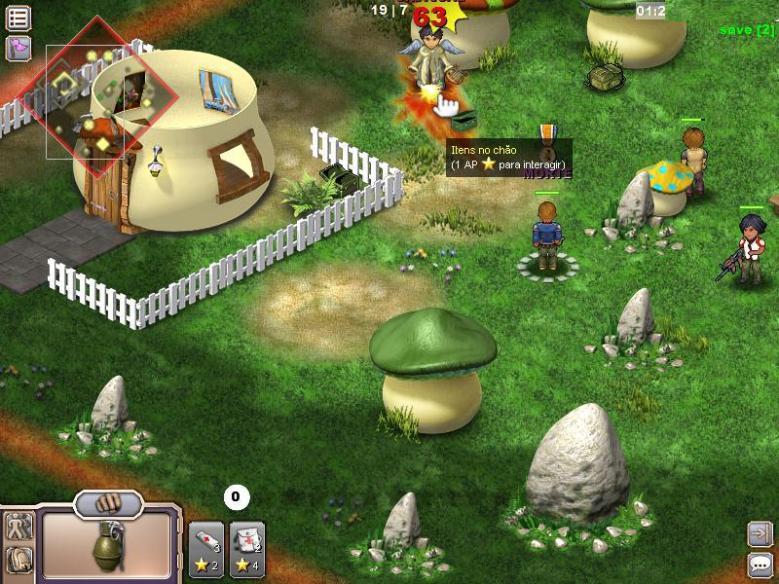Use the bandage quick item
The width and height of the screenshot is (779, 584).
(206, 550)
